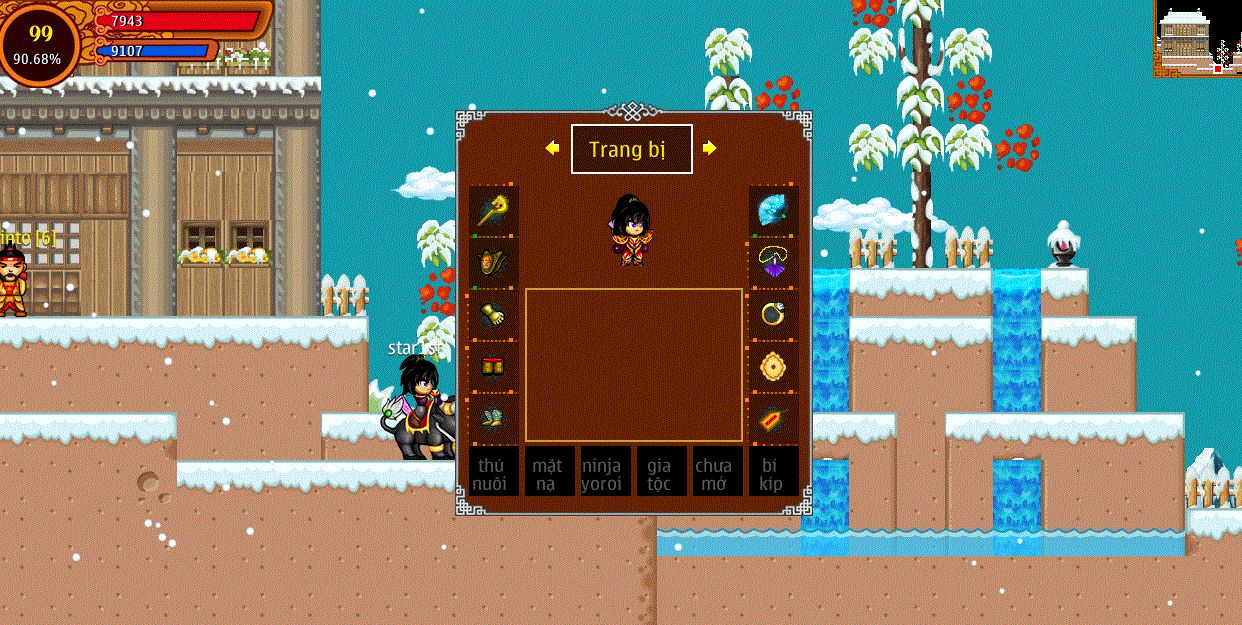Open the minimap in the corner

(x=1197, y=38)
